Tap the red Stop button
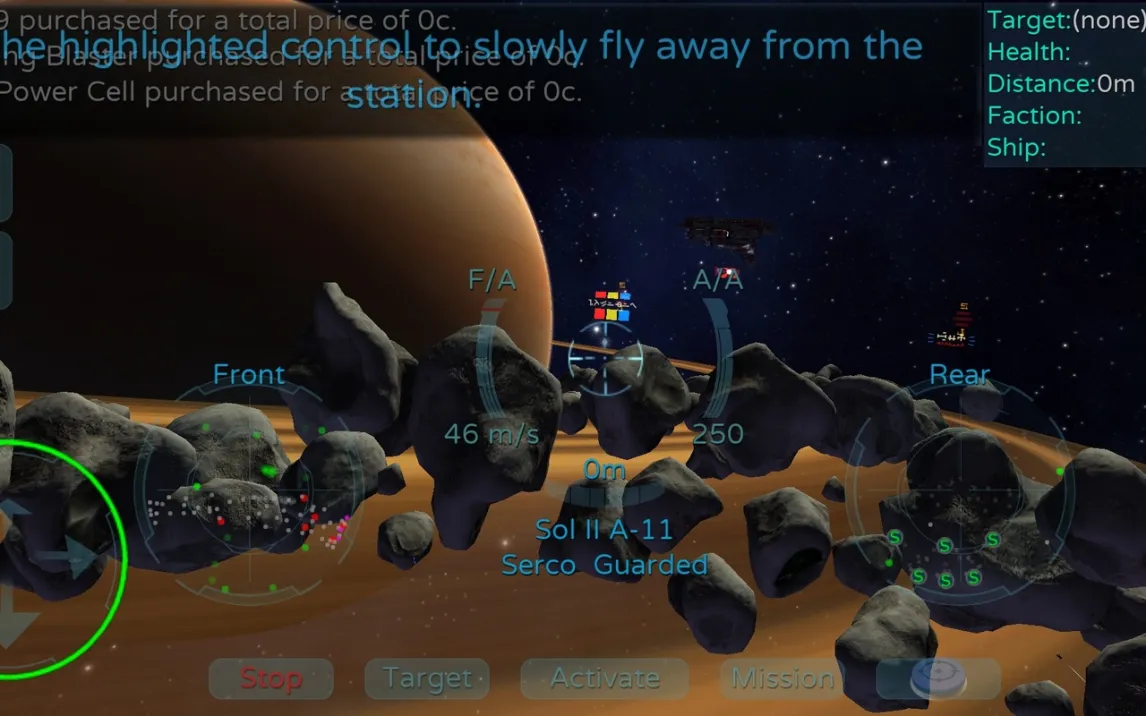The width and height of the screenshot is (1146, 716). [x=271, y=679]
